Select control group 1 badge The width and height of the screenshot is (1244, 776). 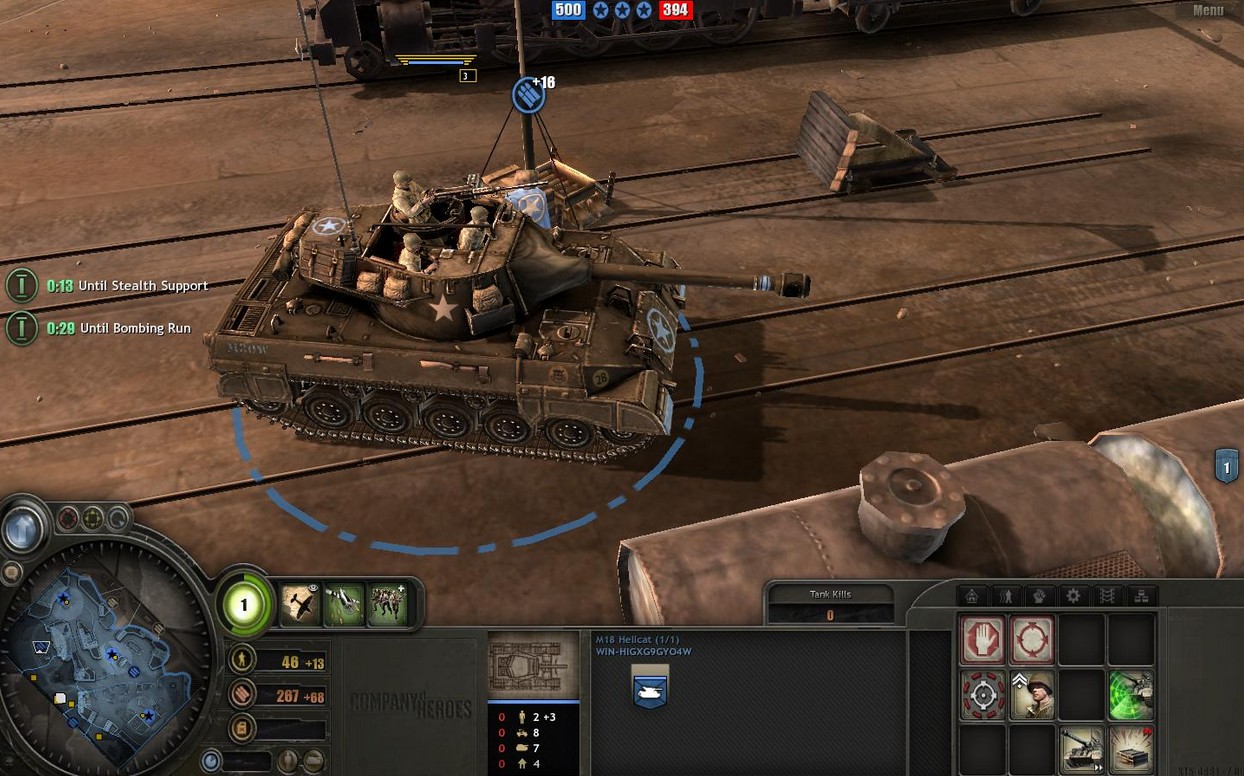[x=1226, y=466]
